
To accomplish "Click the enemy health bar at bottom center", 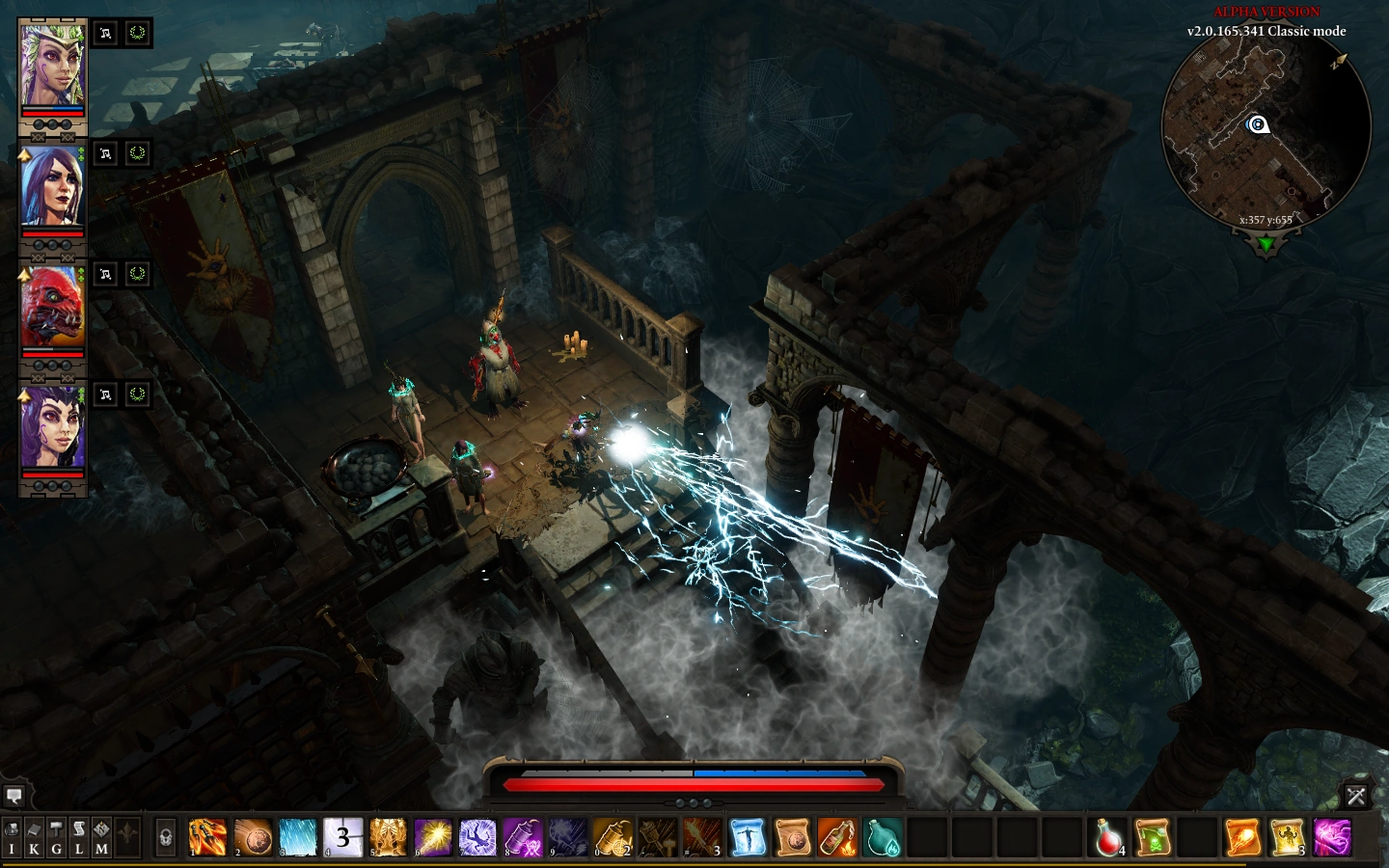I will coord(693,784).
